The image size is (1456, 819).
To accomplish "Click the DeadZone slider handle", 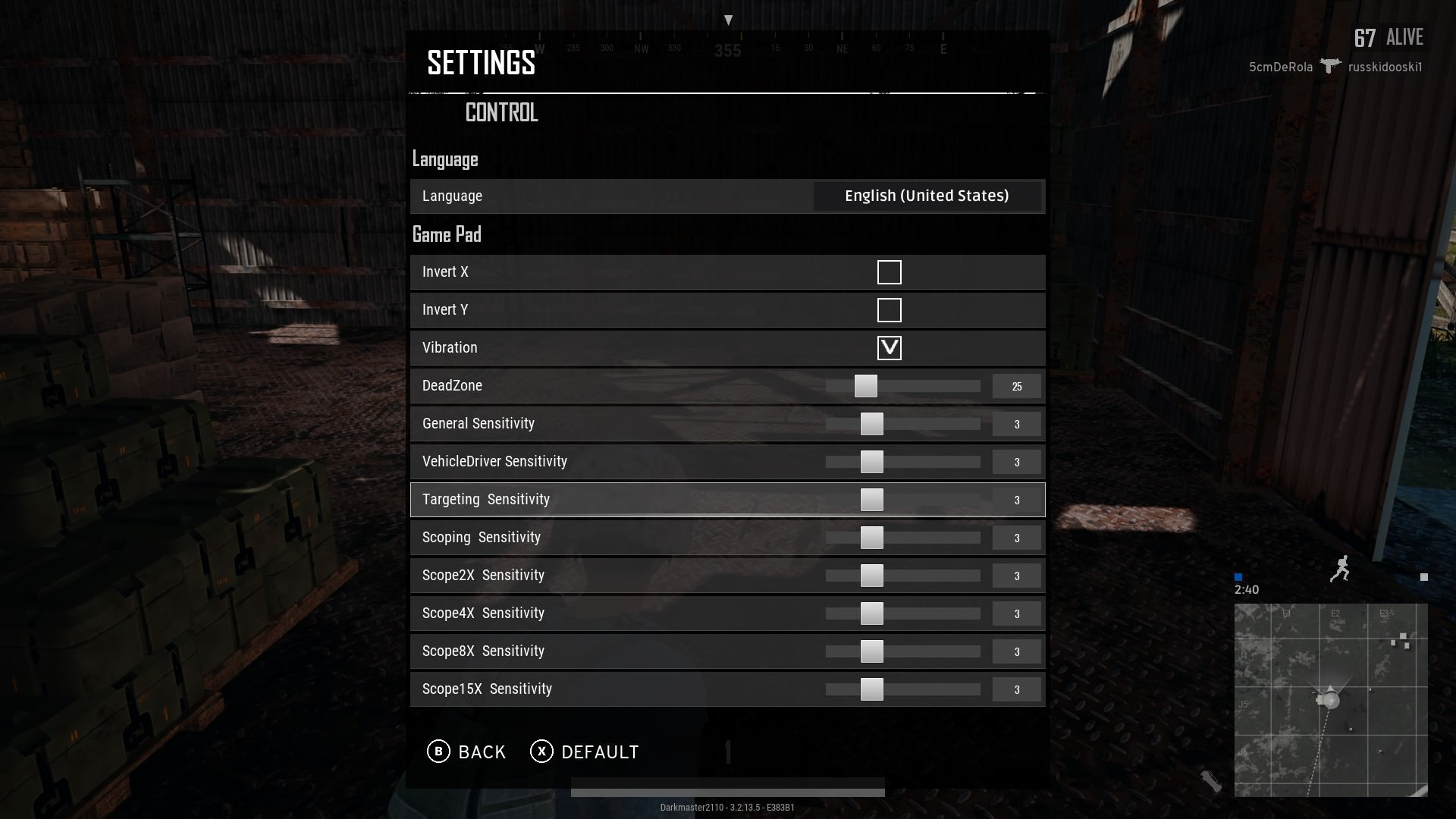I will [x=865, y=385].
